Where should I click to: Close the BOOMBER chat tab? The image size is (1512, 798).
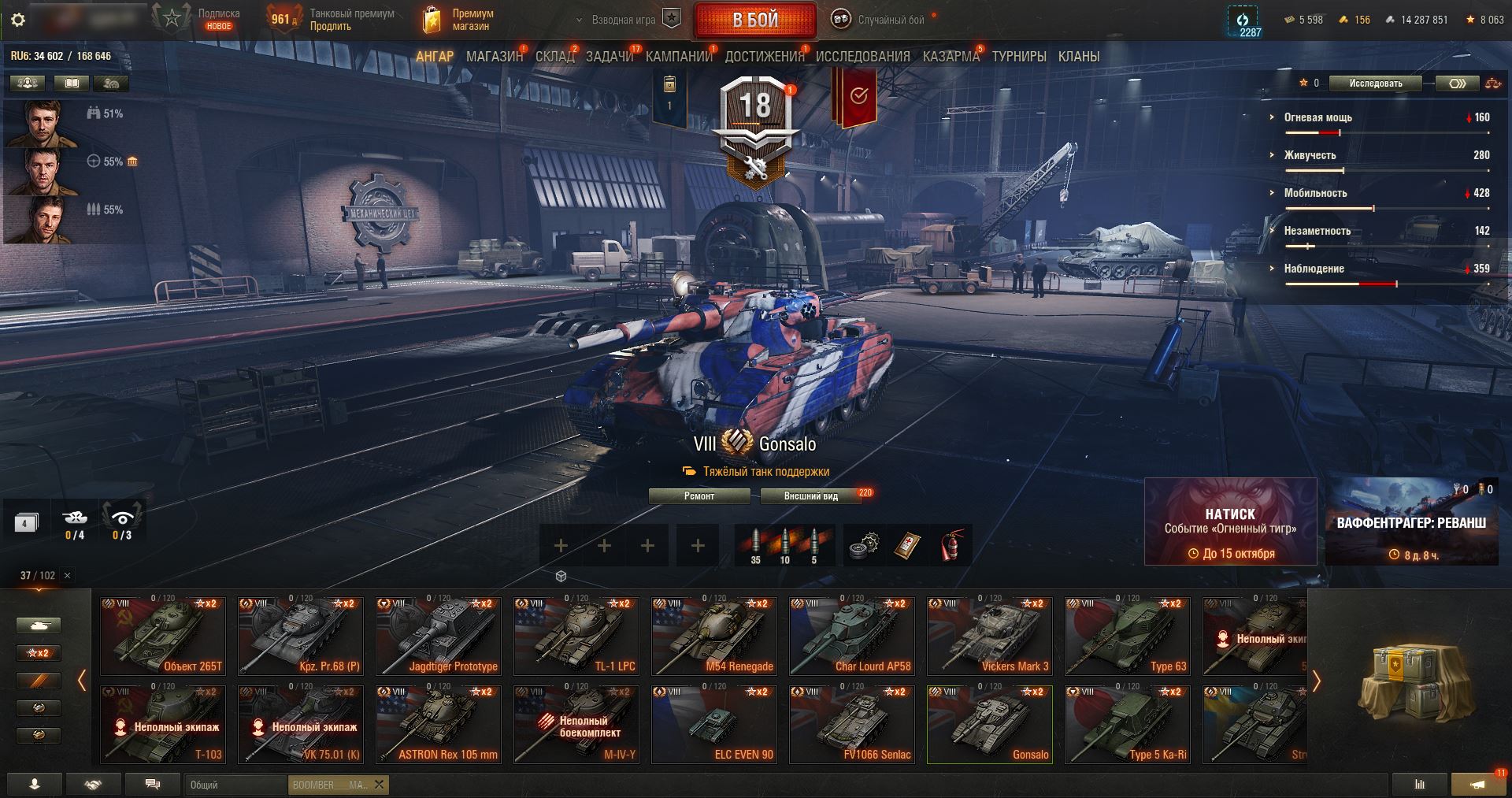380,785
